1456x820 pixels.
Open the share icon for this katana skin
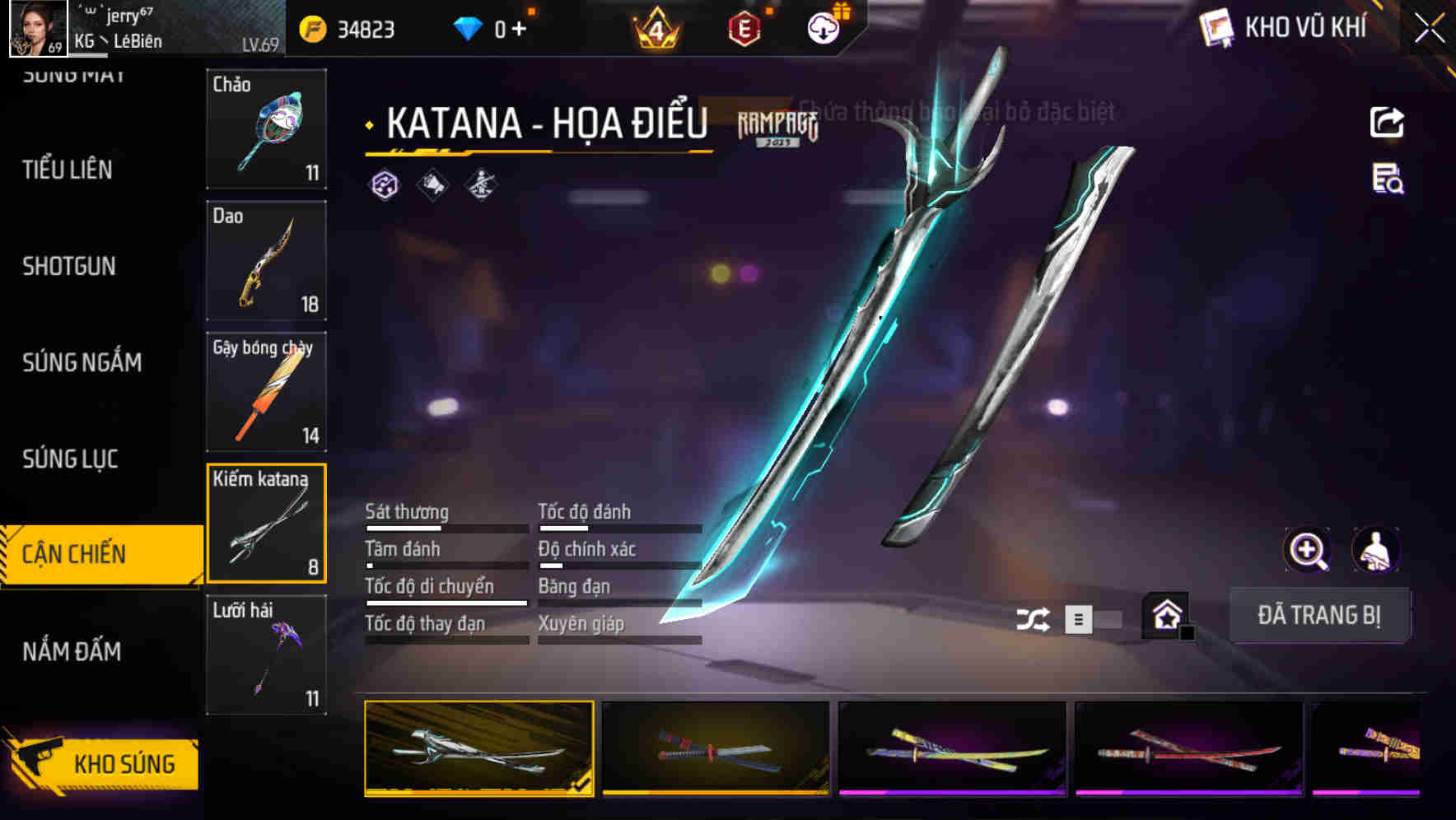[x=1387, y=122]
